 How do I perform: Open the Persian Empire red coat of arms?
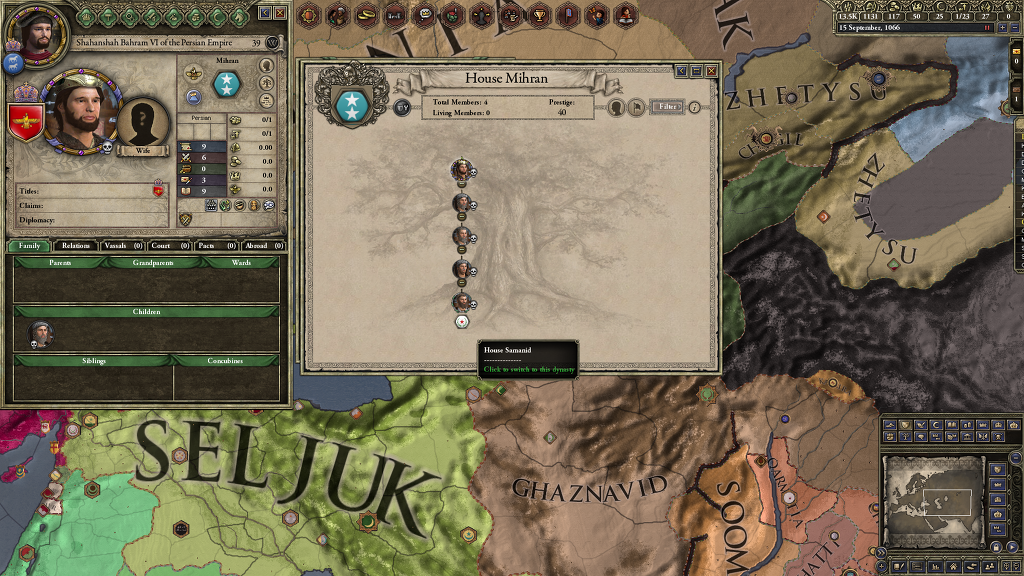(x=27, y=120)
